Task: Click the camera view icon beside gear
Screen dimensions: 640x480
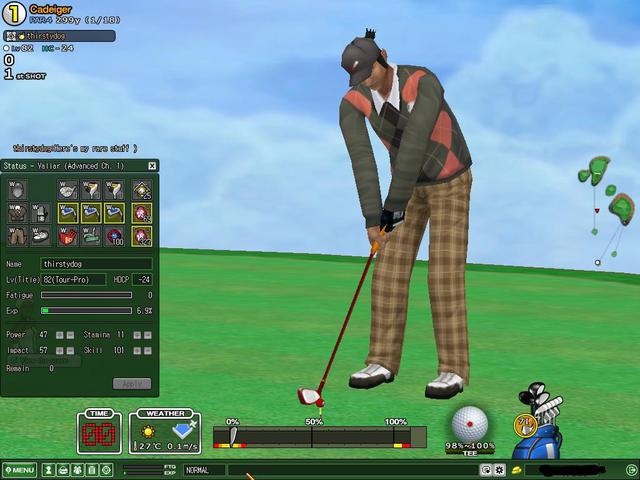Action: pyautogui.click(x=485, y=469)
